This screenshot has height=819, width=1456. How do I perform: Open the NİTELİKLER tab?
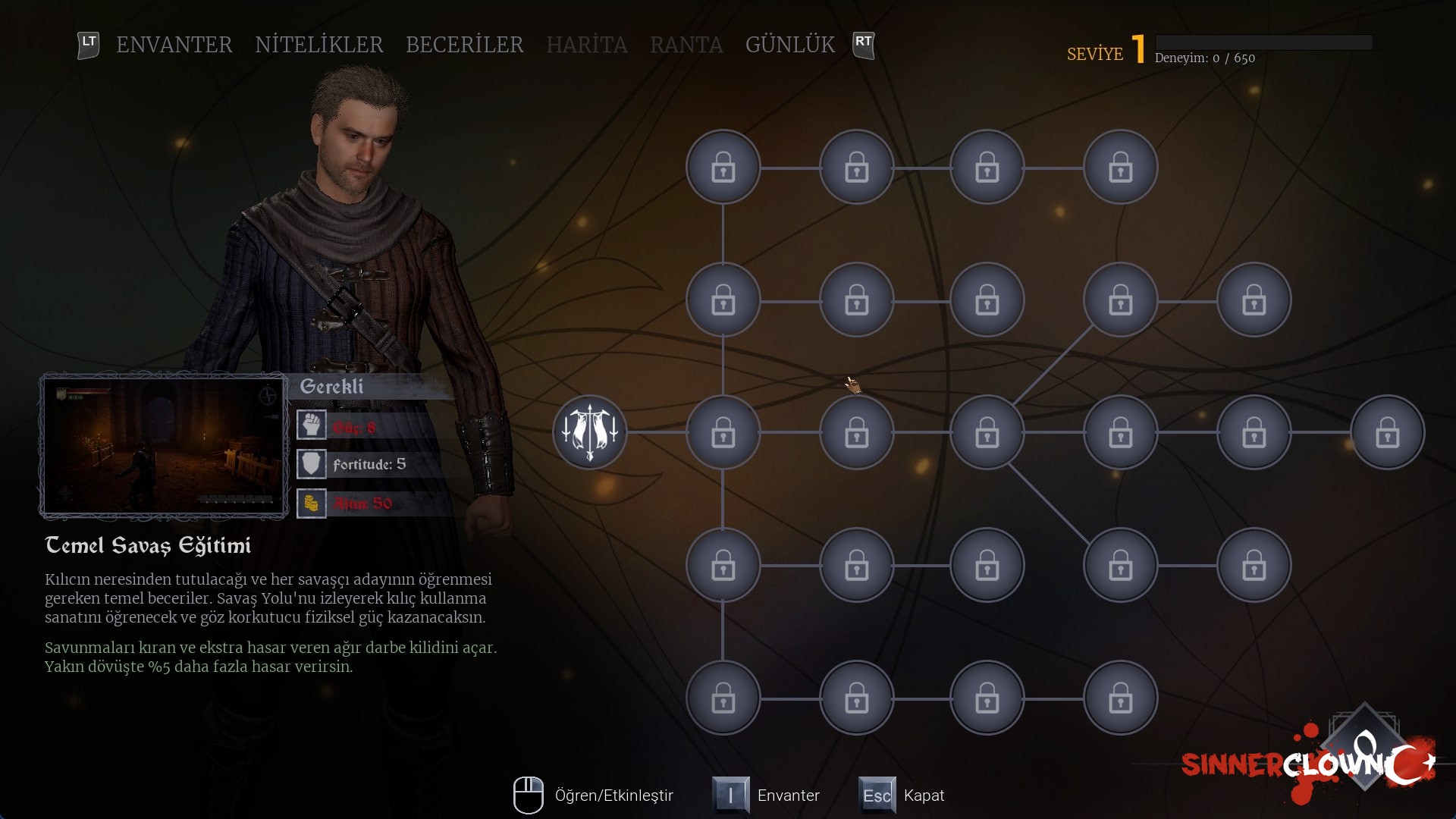click(x=318, y=45)
